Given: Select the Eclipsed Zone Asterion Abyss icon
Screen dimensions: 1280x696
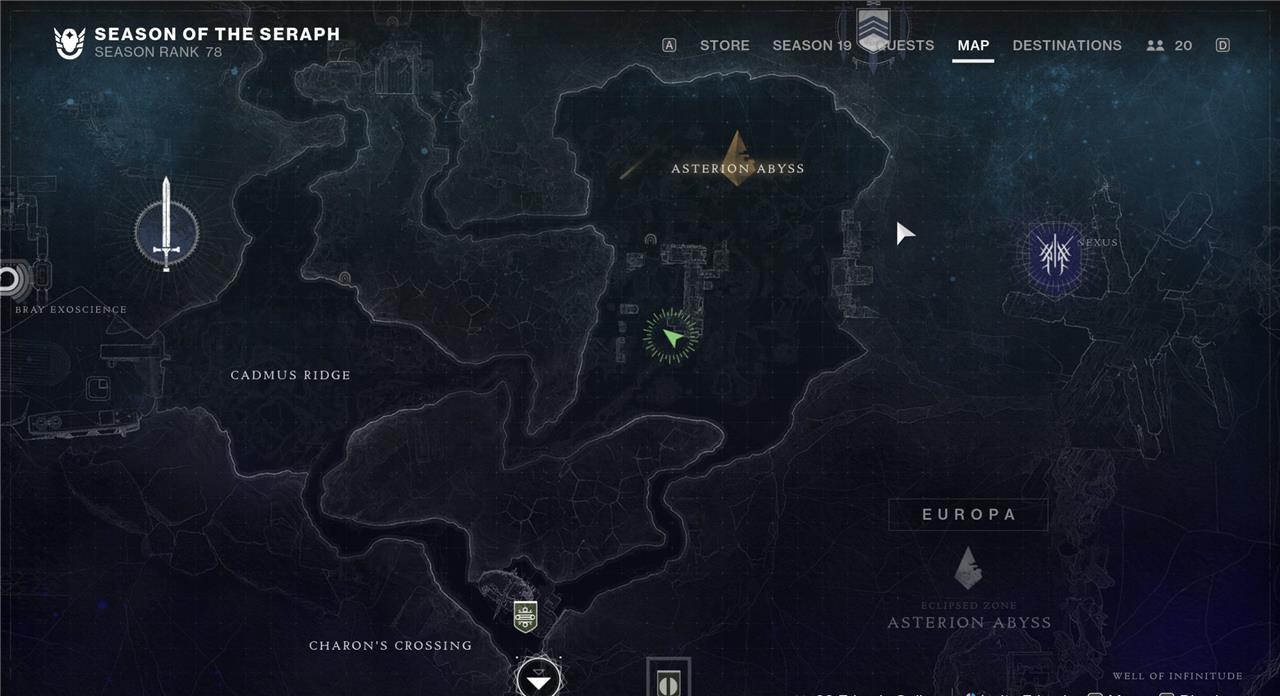Looking at the screenshot, I should pyautogui.click(x=967, y=567).
